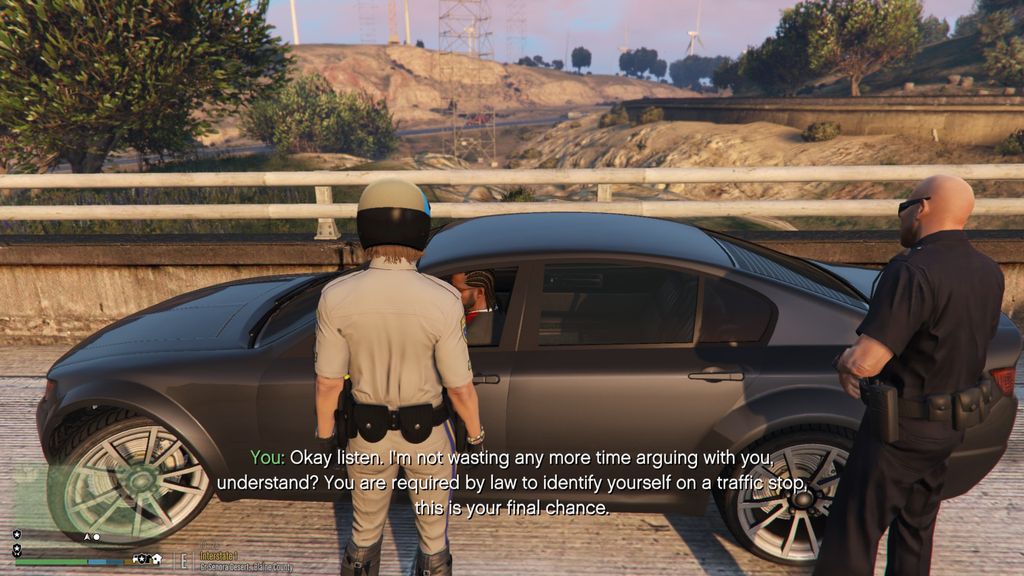1024x576 pixels.
Task: Select the player arrow marker on the minimap
Action: coord(87,537)
